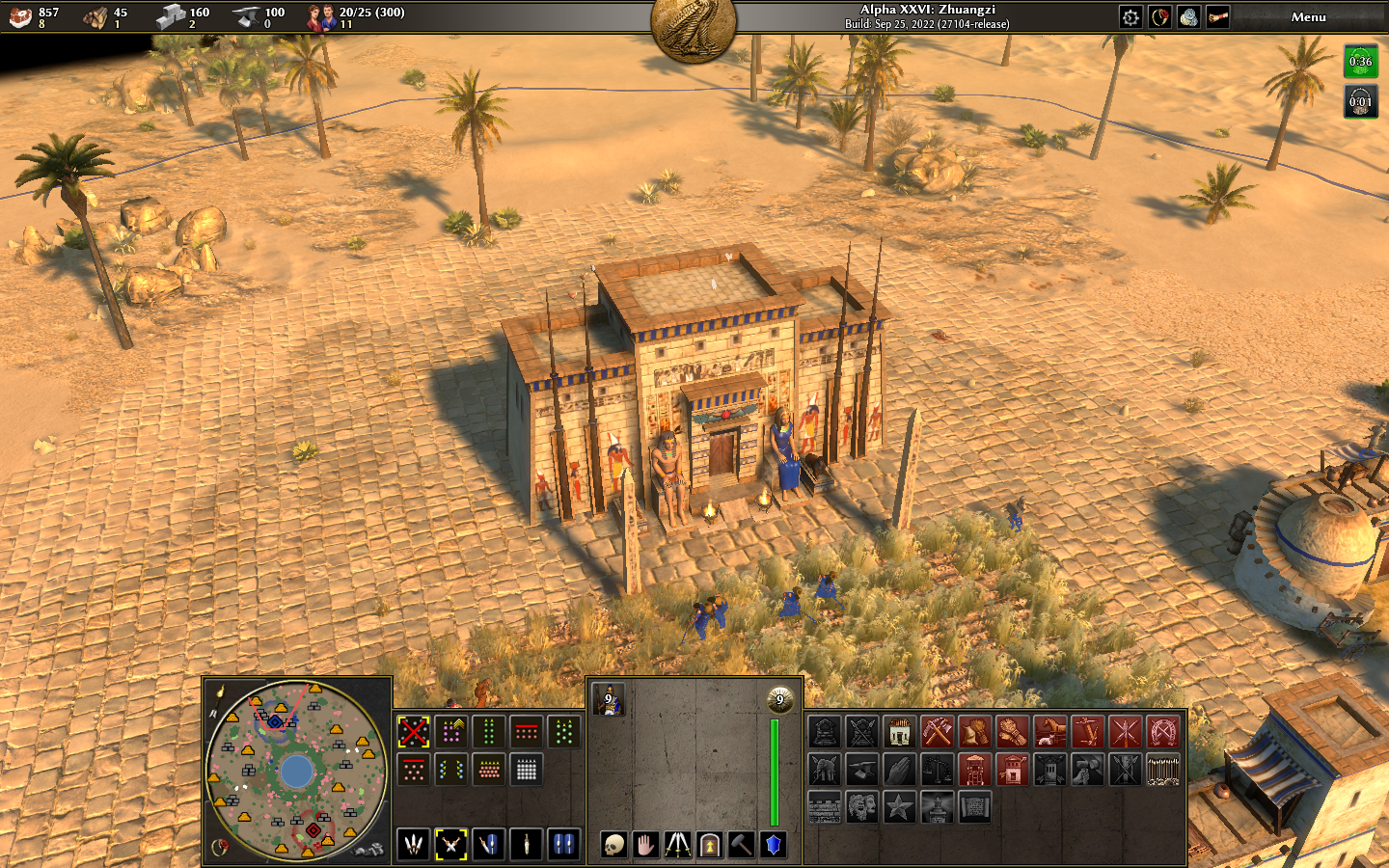1389x868 pixels.
Task: Open the game speed gear icon
Action: coord(1130,17)
